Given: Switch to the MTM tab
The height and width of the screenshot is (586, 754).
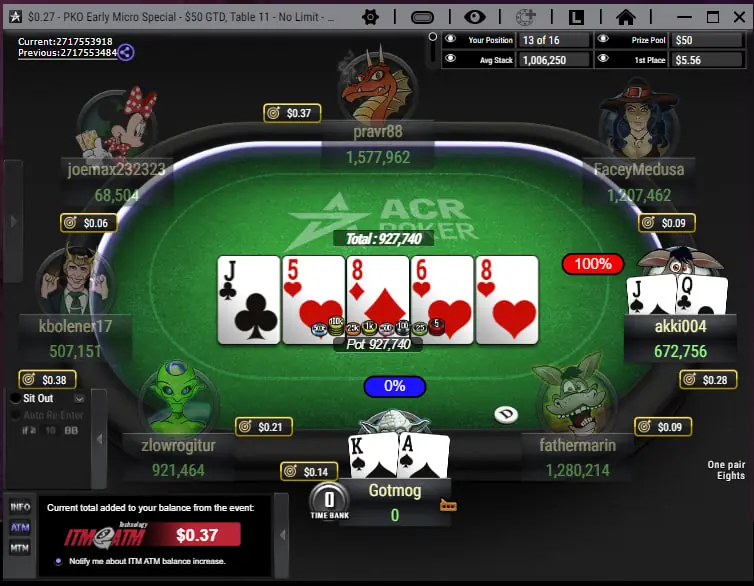Looking at the screenshot, I should tap(20, 547).
